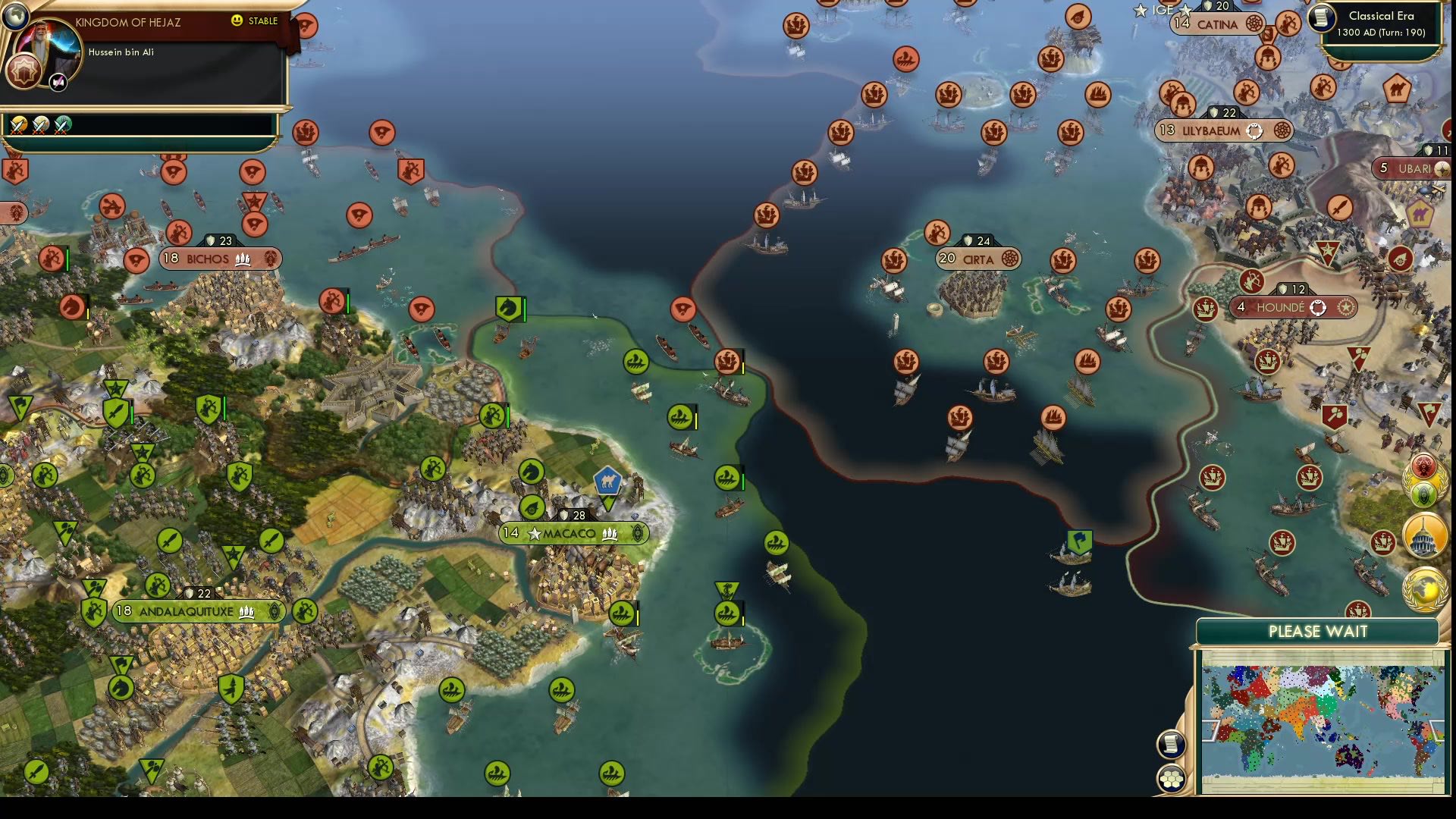Select the Macaco city banner
Viewport: 1456px width, 819px height.
(x=574, y=533)
